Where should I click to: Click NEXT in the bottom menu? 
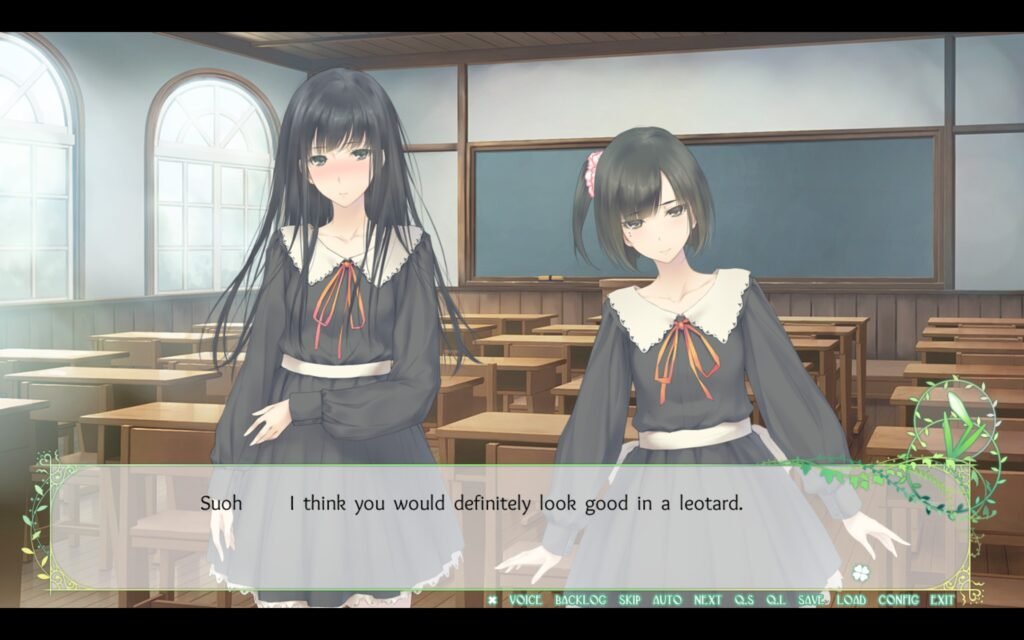707,600
